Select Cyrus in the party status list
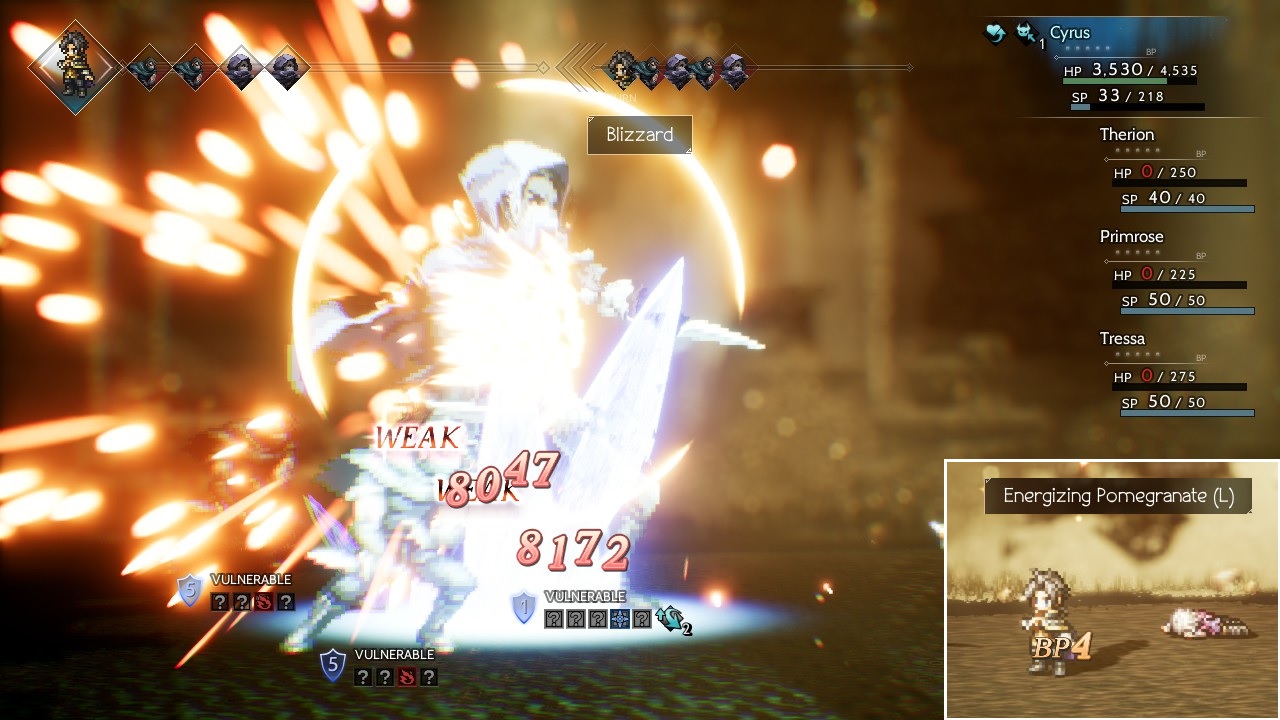 point(1069,34)
